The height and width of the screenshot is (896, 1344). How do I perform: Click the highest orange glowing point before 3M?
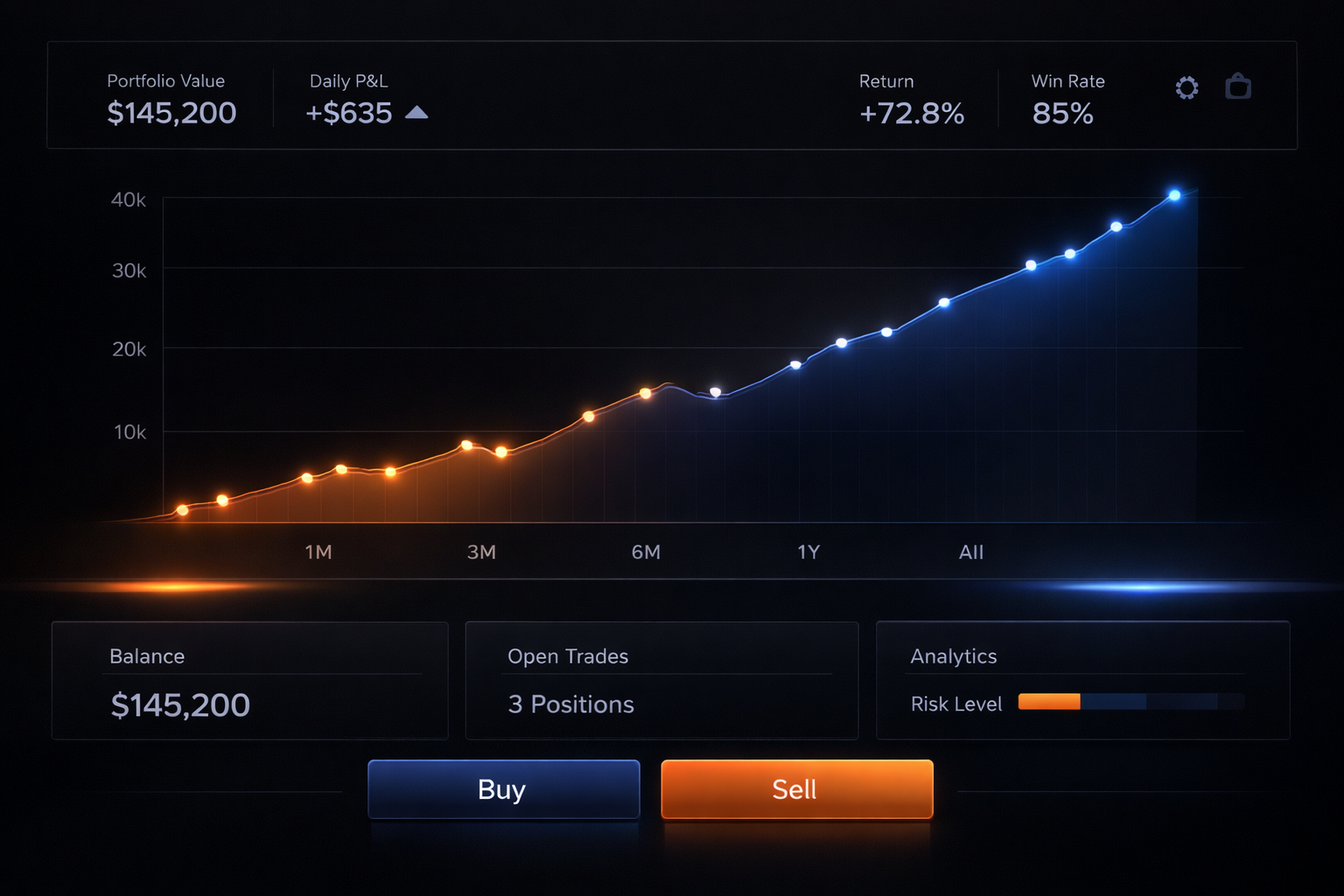[x=467, y=444]
